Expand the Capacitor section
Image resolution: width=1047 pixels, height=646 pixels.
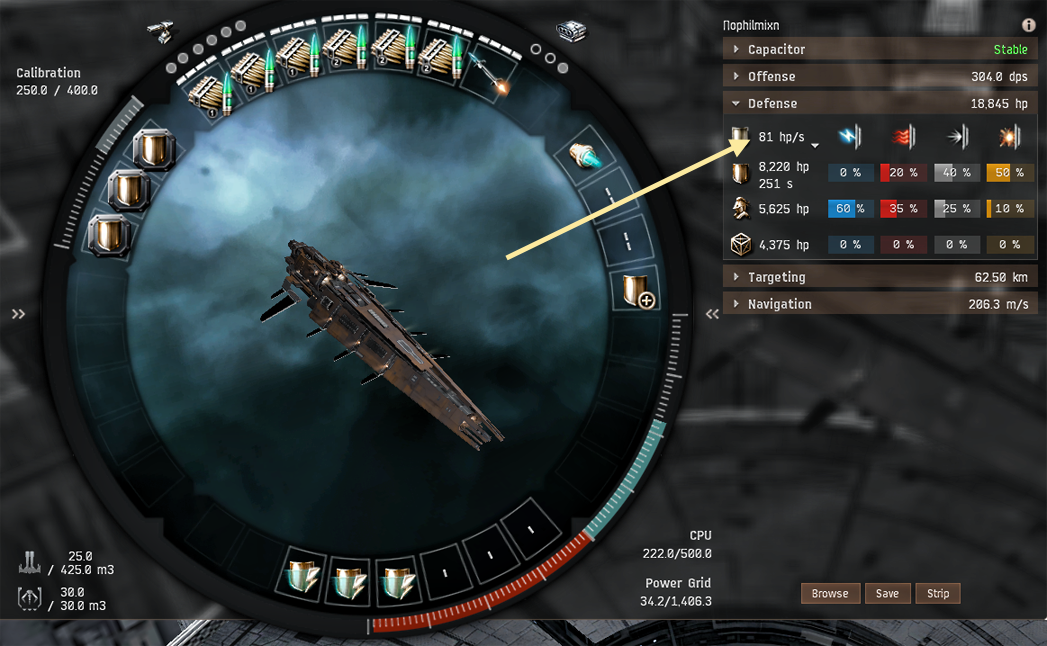pyautogui.click(x=776, y=49)
